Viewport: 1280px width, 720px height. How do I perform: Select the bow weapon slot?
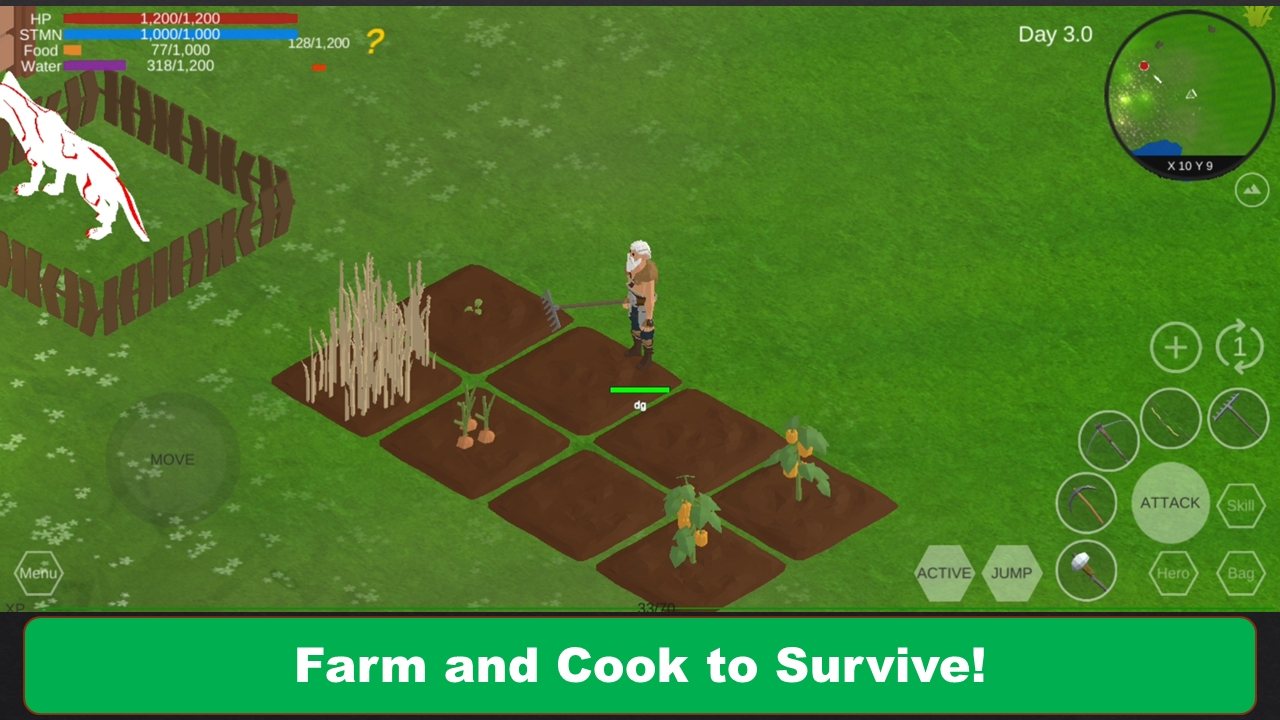pyautogui.click(x=1170, y=418)
